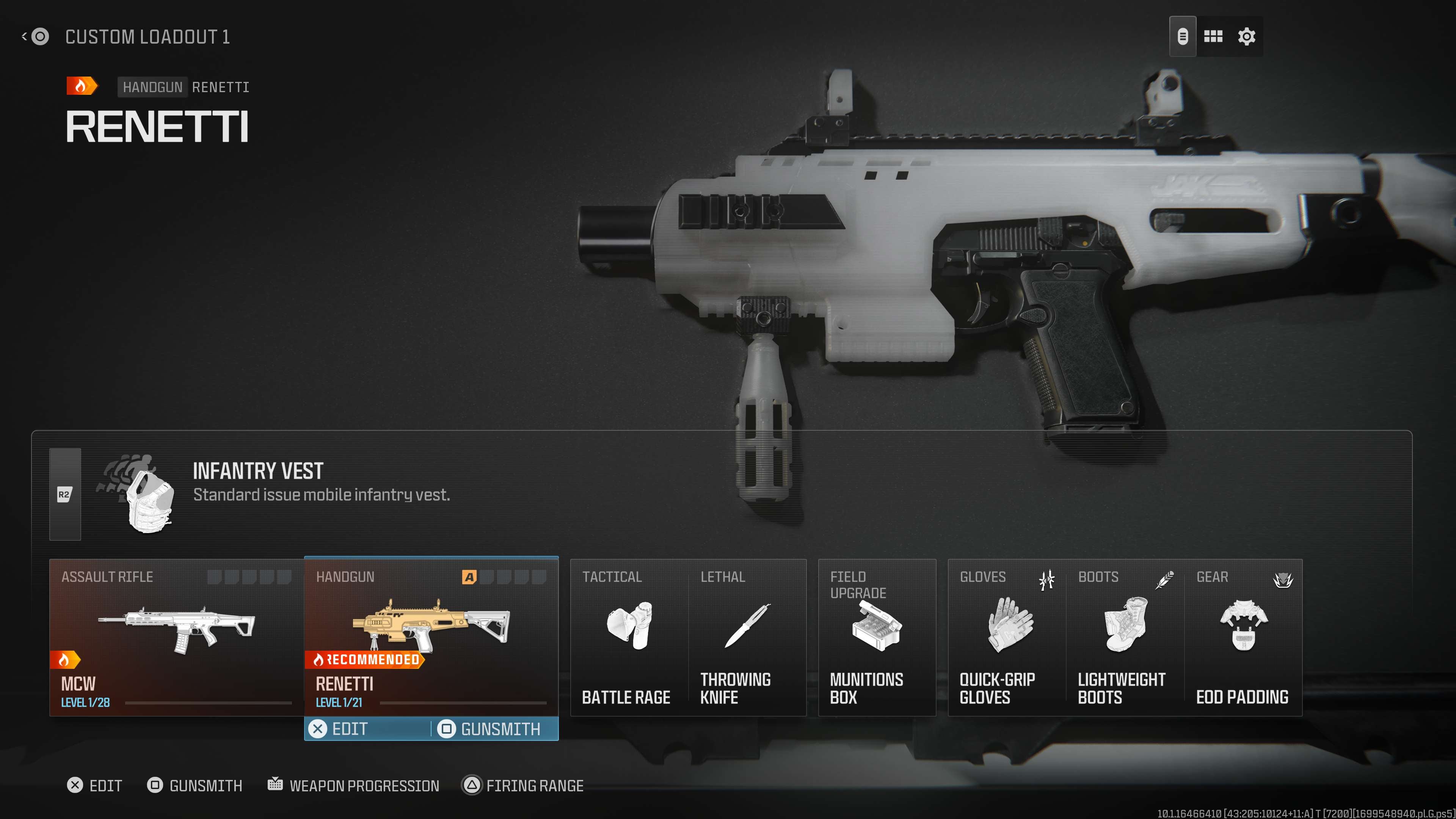
Task: Open Weapon Progression from the bottom bar
Action: click(354, 785)
